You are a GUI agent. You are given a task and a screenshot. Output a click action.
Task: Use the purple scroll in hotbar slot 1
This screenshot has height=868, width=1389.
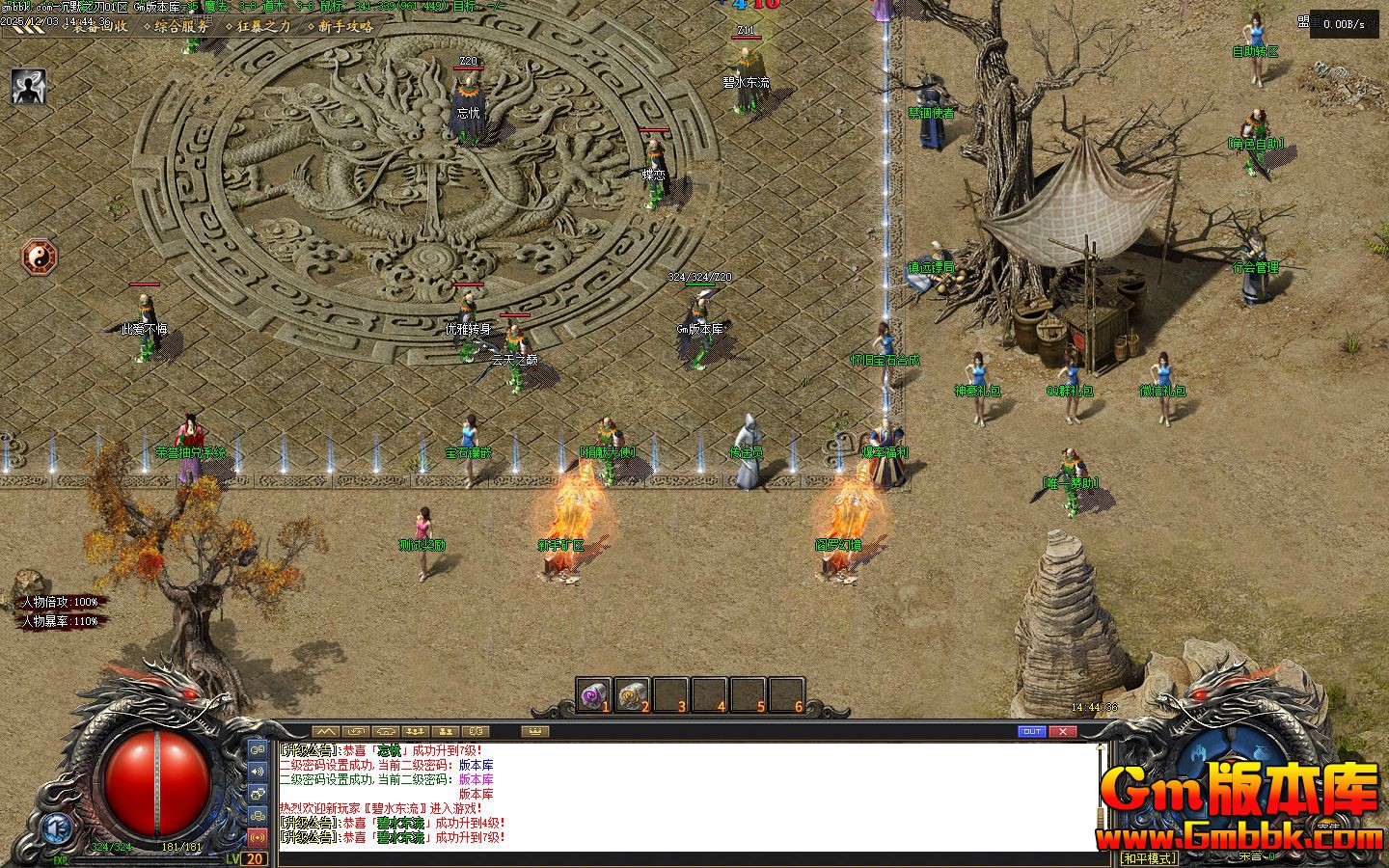click(x=593, y=694)
